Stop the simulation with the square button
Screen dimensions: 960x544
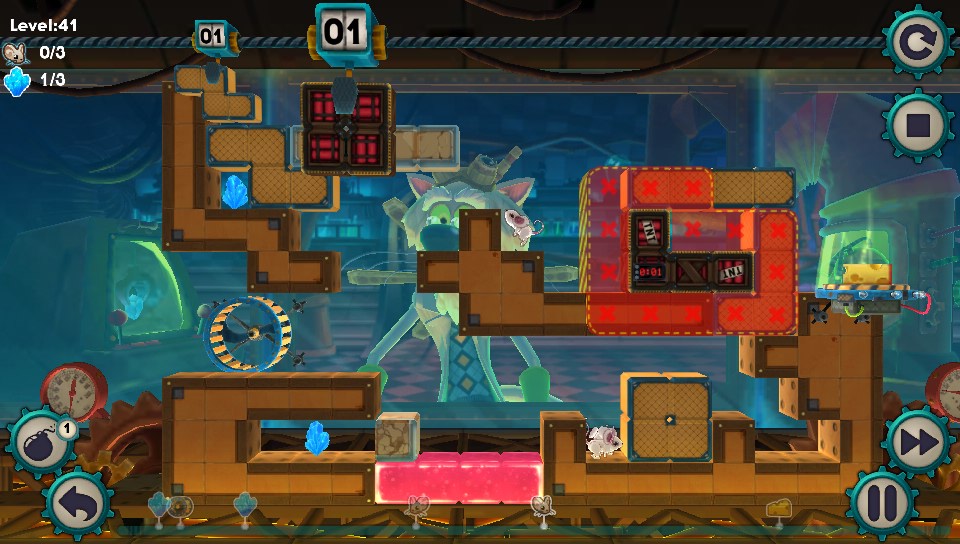(917, 126)
